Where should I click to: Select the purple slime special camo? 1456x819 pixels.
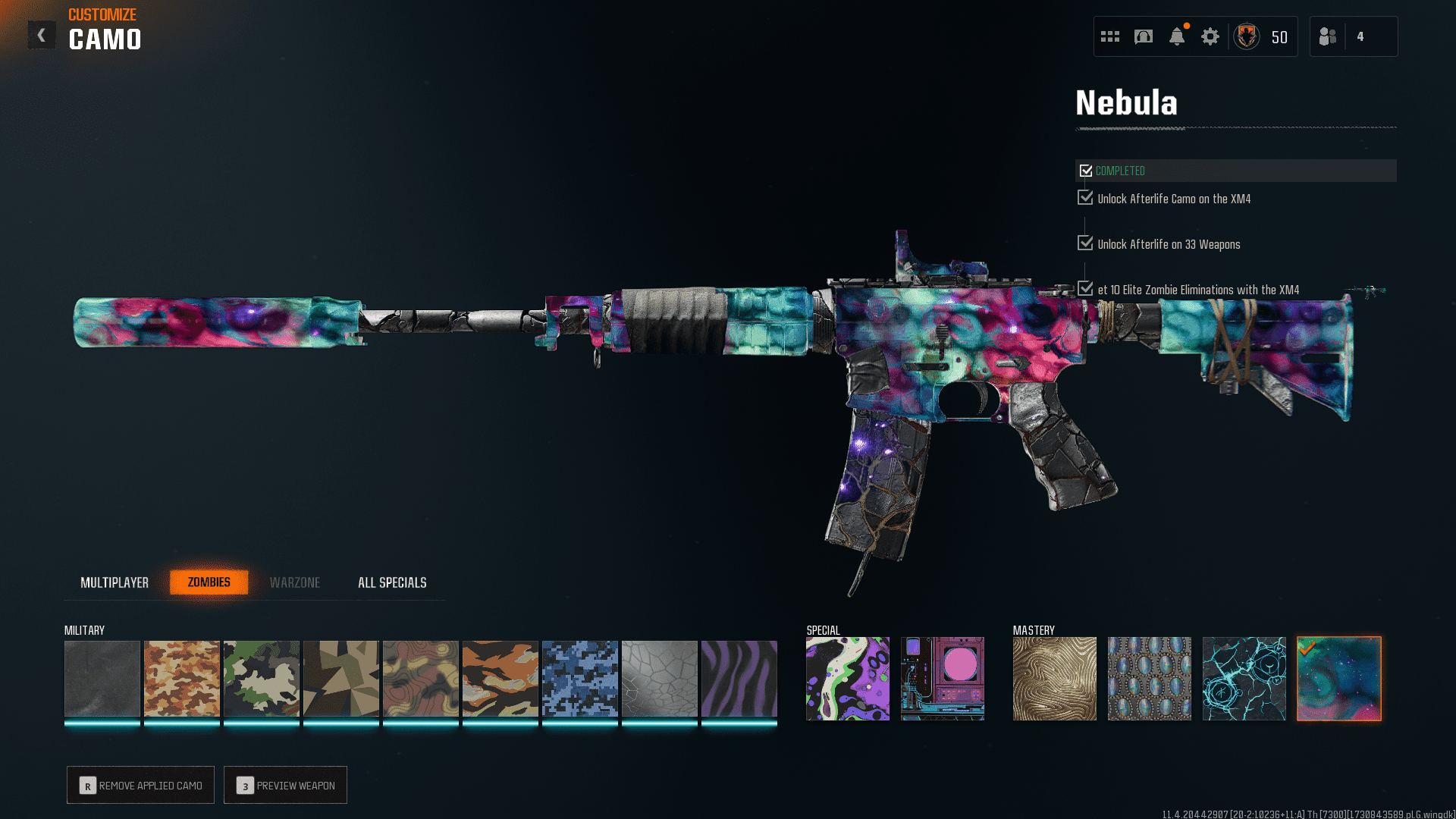coord(848,679)
